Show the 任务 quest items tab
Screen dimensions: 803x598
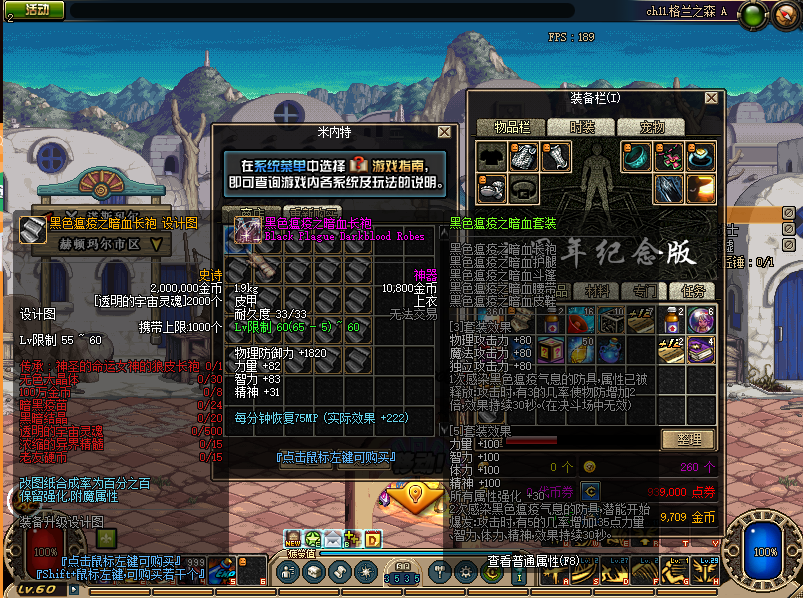tap(693, 291)
